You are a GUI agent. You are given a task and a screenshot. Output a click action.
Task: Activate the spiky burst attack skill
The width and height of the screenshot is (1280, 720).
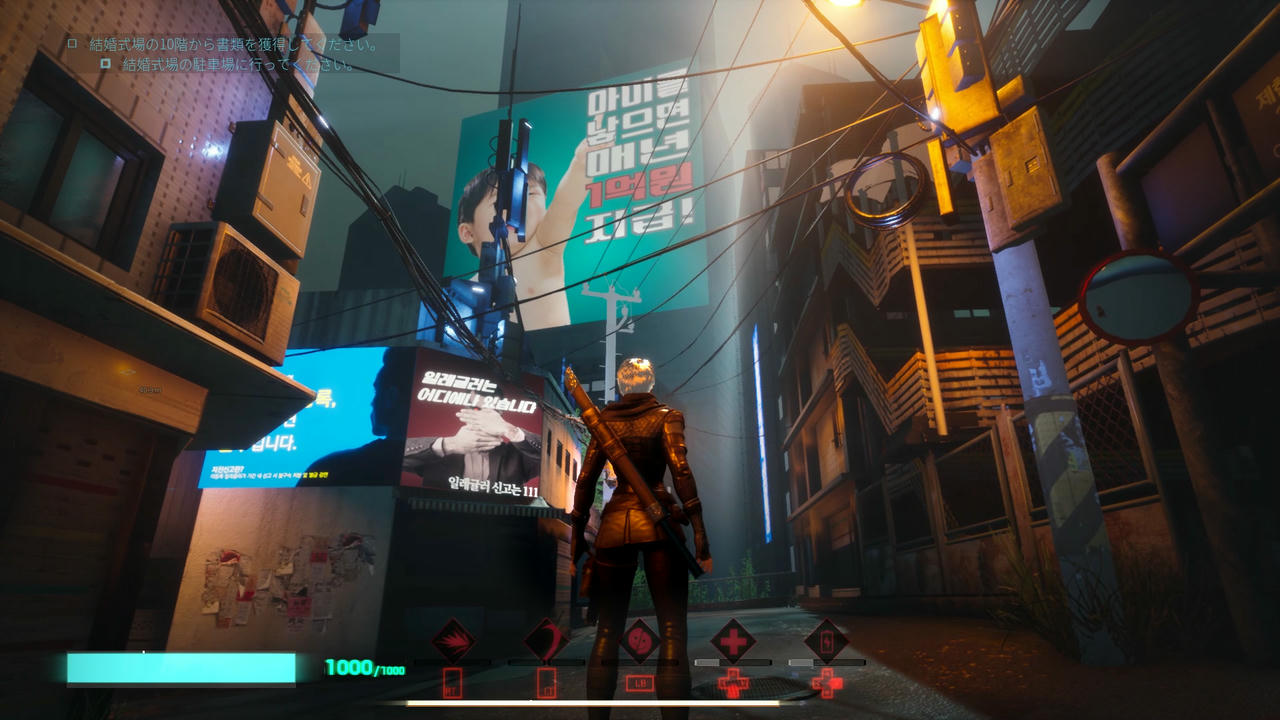453,640
